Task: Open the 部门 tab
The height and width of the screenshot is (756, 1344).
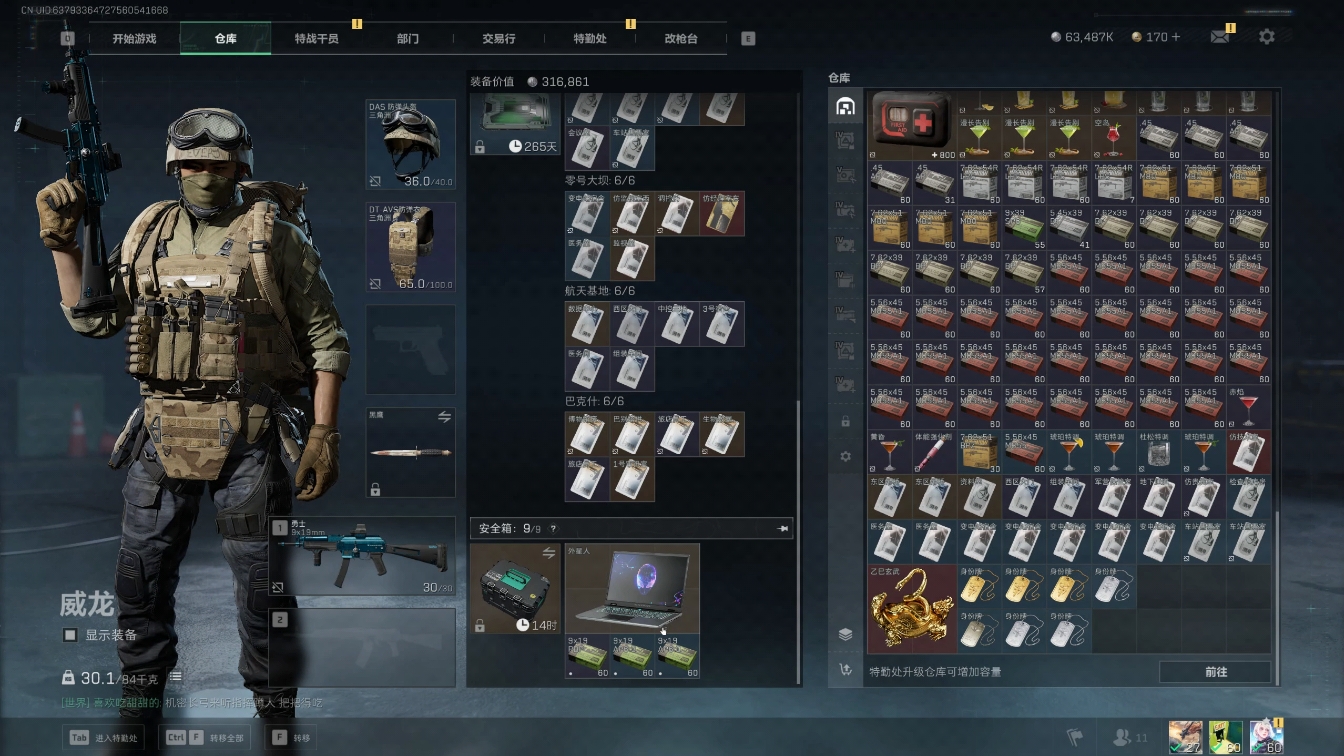Action: click(408, 38)
